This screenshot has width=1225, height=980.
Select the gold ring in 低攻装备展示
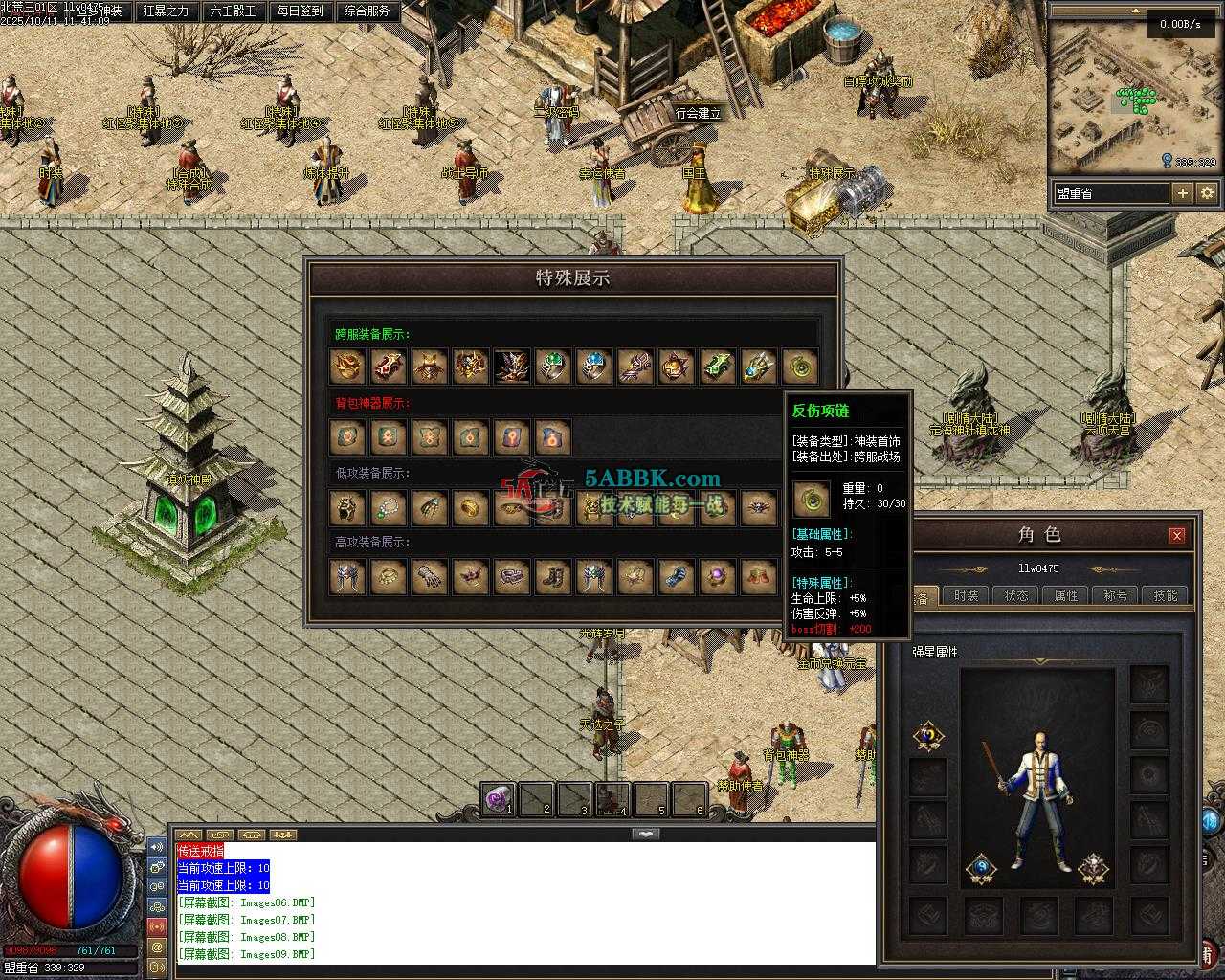pos(471,508)
